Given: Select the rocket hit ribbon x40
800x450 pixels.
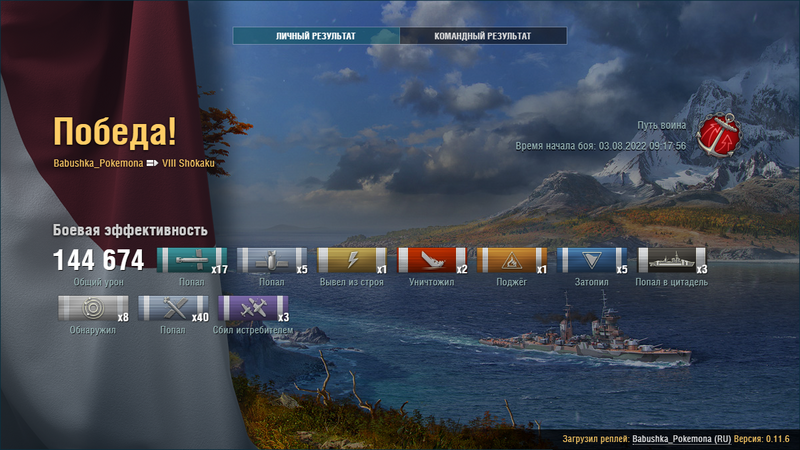Looking at the screenshot, I should tap(168, 309).
